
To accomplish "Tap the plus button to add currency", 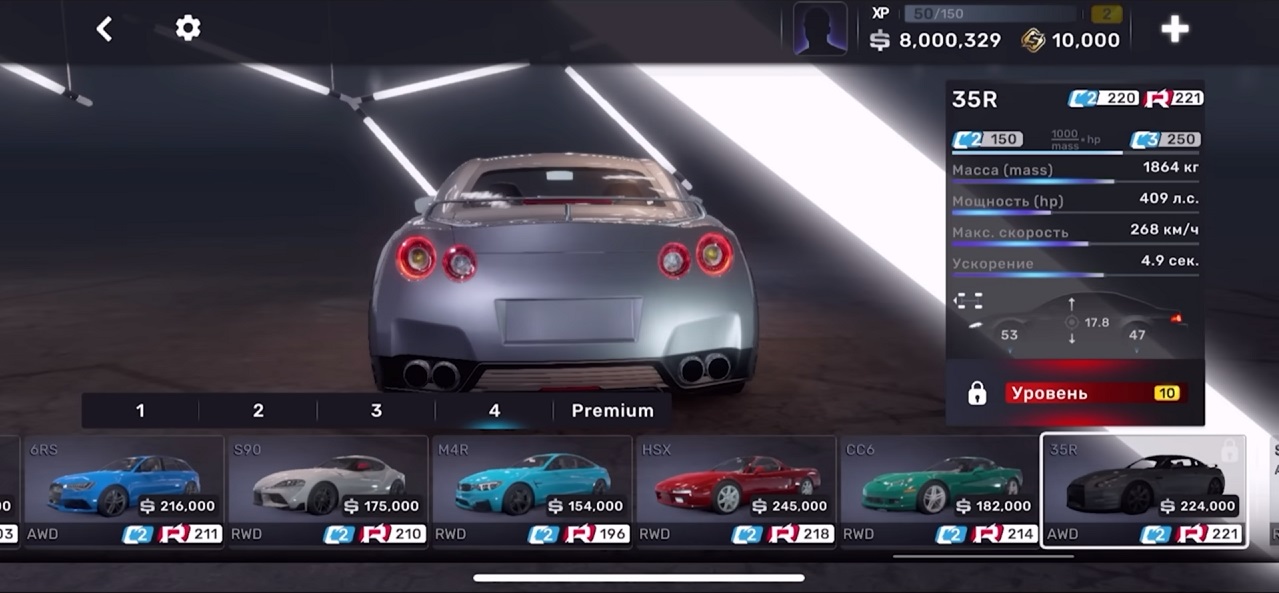I will [1174, 29].
